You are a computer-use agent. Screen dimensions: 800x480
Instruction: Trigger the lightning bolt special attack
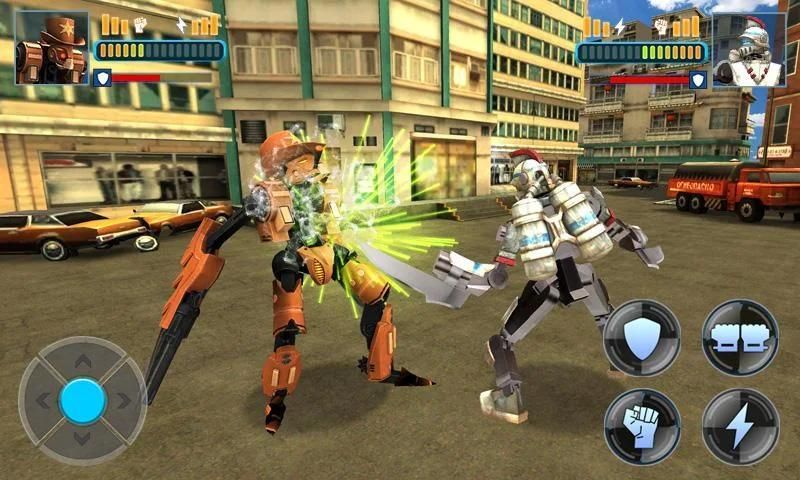click(740, 427)
